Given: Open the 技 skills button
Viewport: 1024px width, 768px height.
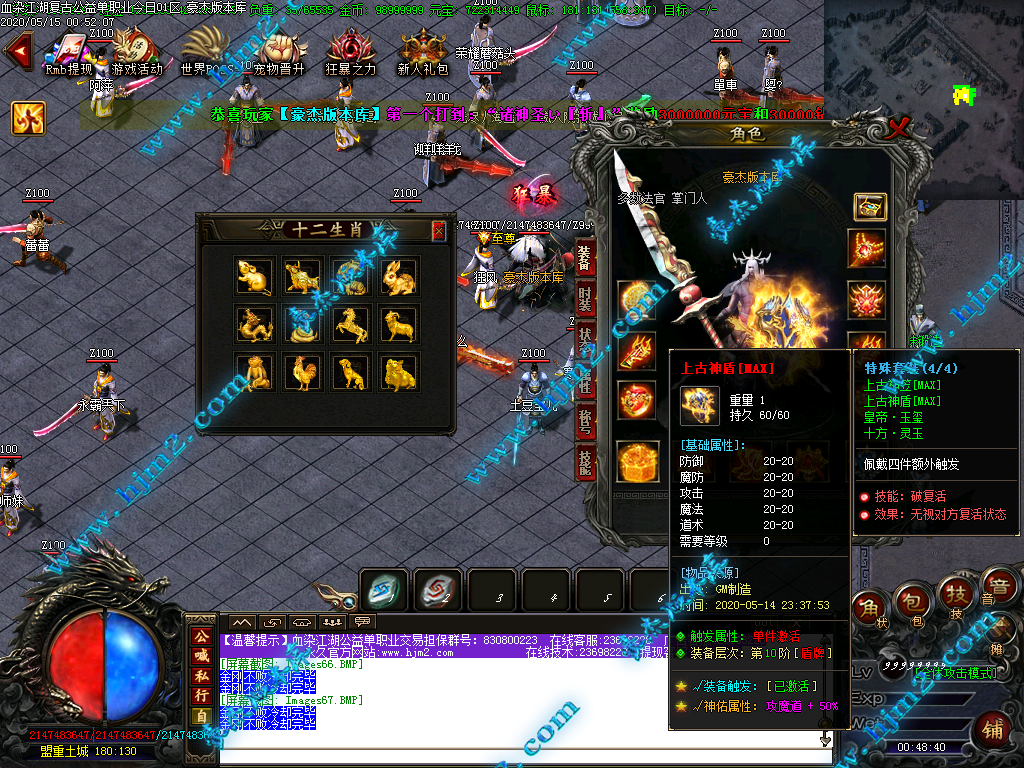Looking at the screenshot, I should click(954, 597).
